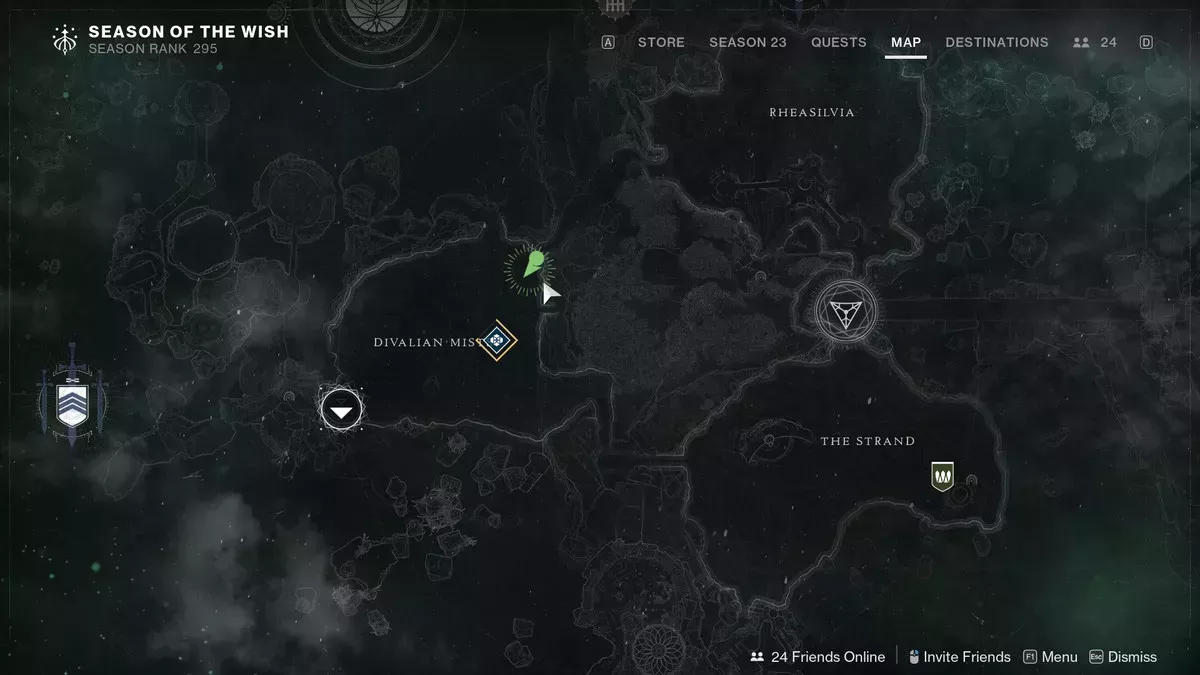
Task: Switch to the Destinations tab
Action: [x=996, y=42]
